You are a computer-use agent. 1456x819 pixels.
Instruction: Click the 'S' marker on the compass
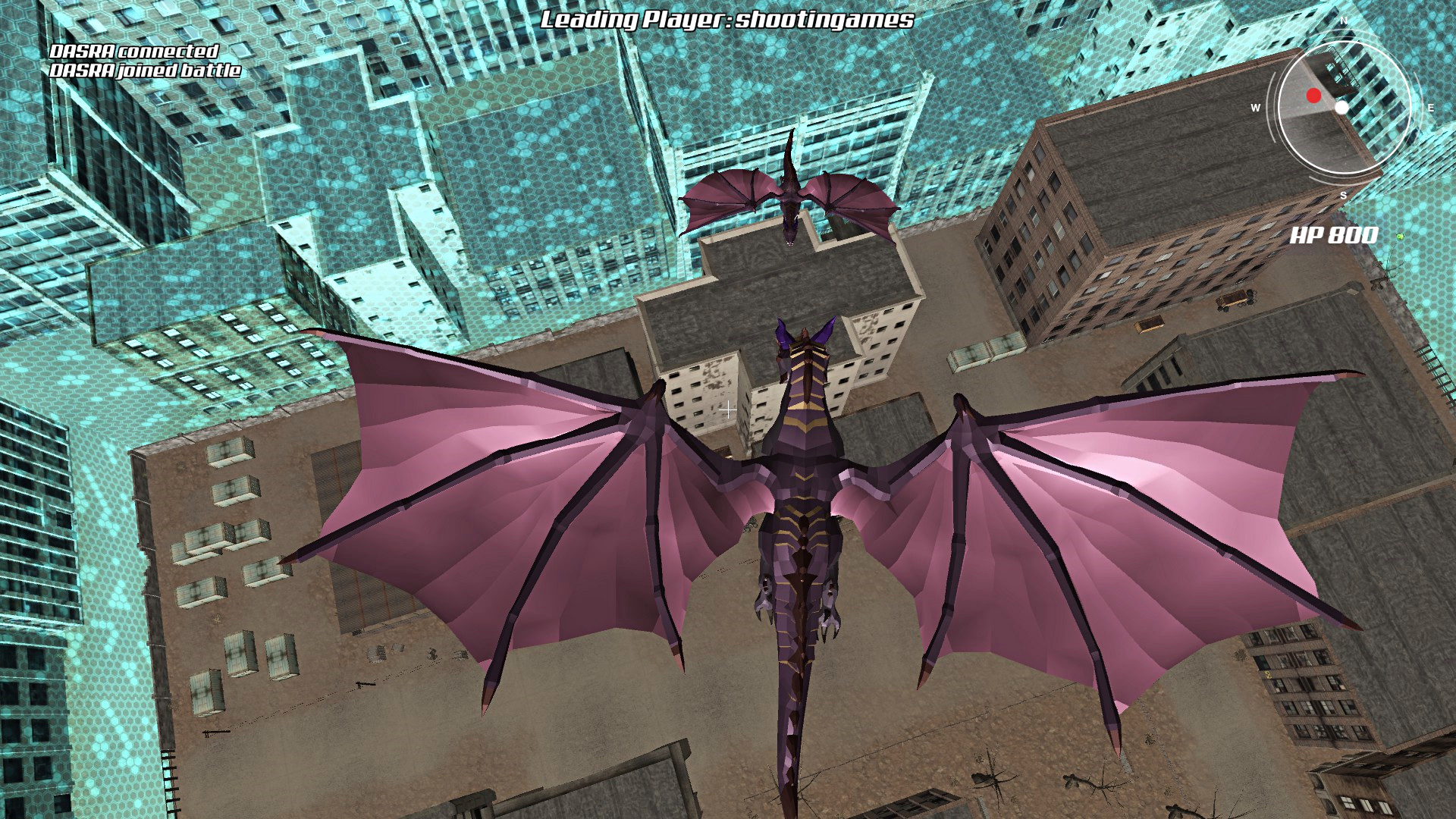coord(1342,196)
